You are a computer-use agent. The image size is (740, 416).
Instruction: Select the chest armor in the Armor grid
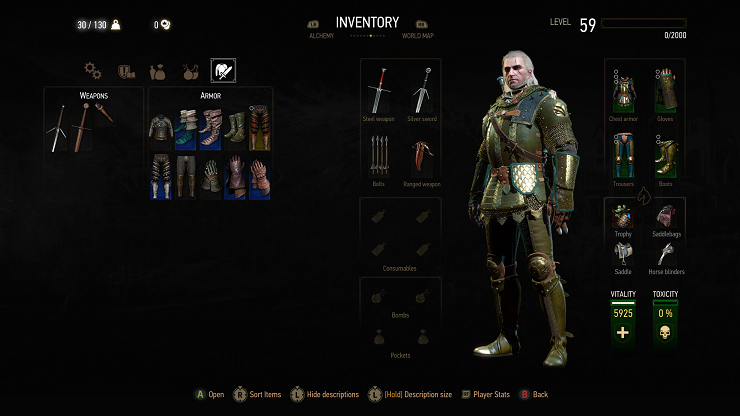(x=161, y=127)
